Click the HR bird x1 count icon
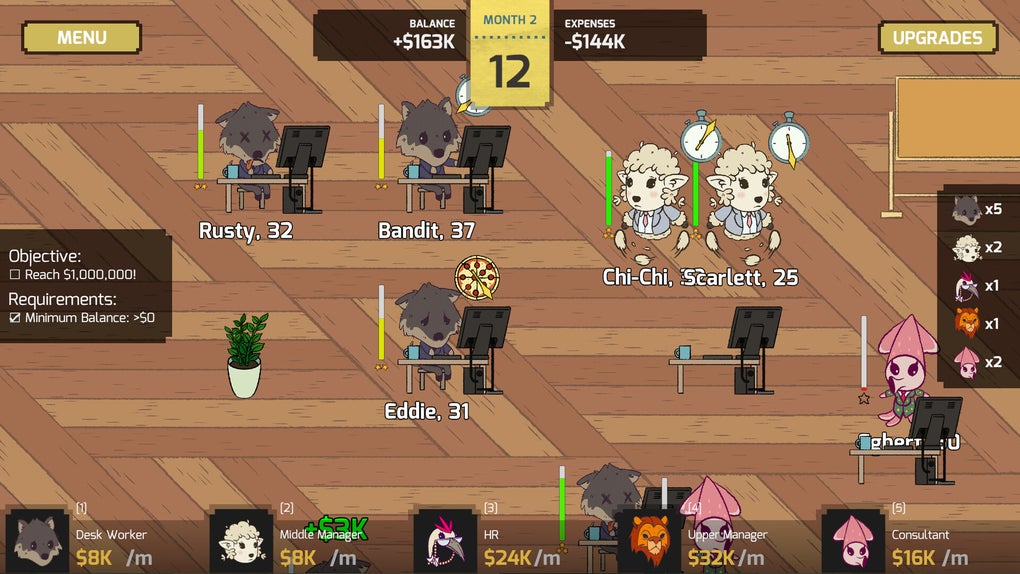 coord(967,286)
